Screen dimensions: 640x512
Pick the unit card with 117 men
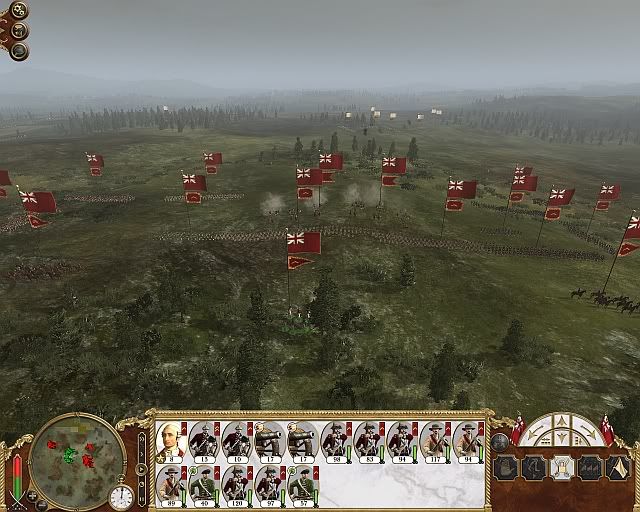(x=435, y=441)
